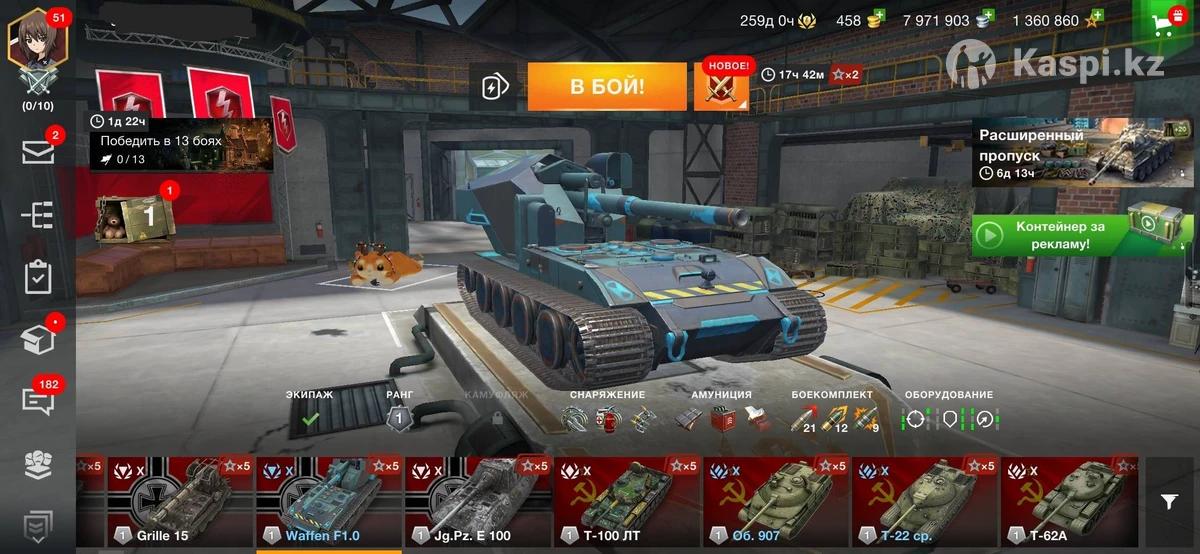Open the missions clipboard icon
The image size is (1200, 554).
pyautogui.click(x=38, y=277)
